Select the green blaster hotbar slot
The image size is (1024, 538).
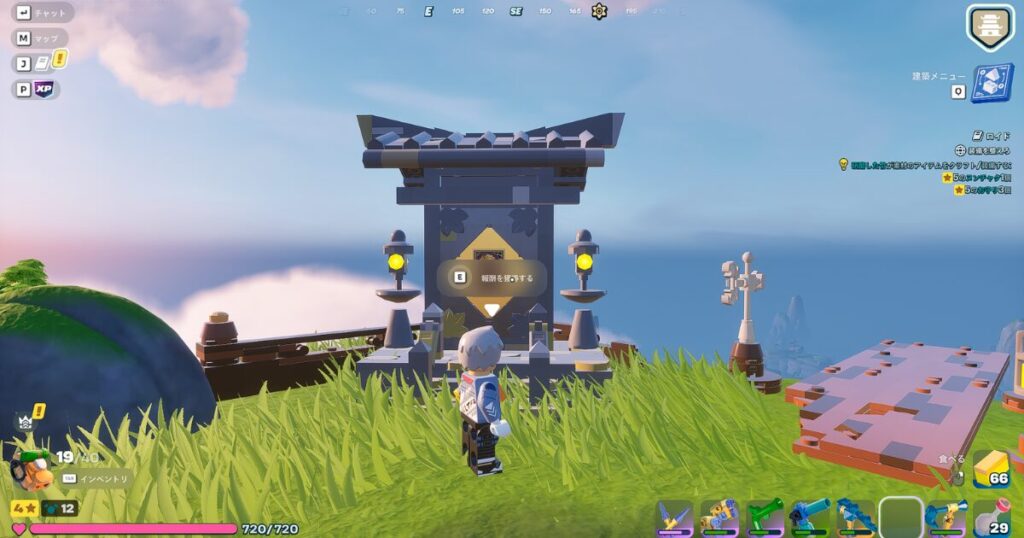coord(765,518)
